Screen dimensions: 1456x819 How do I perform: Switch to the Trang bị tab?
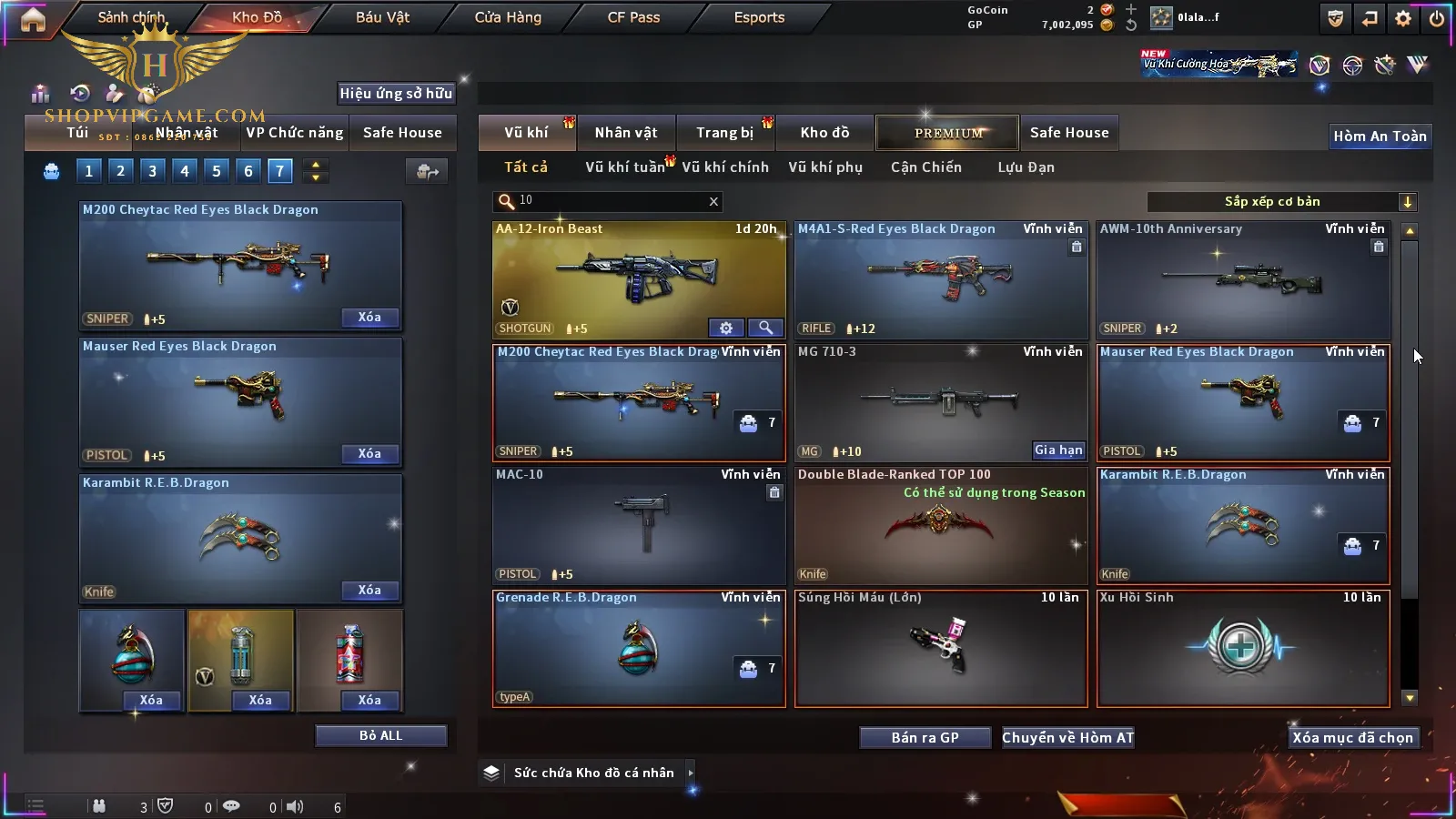(x=724, y=133)
